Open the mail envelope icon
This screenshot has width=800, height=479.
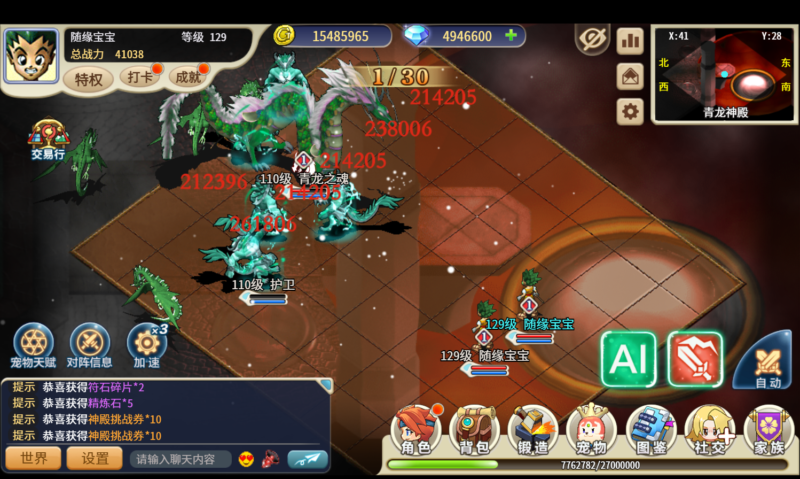tap(630, 75)
